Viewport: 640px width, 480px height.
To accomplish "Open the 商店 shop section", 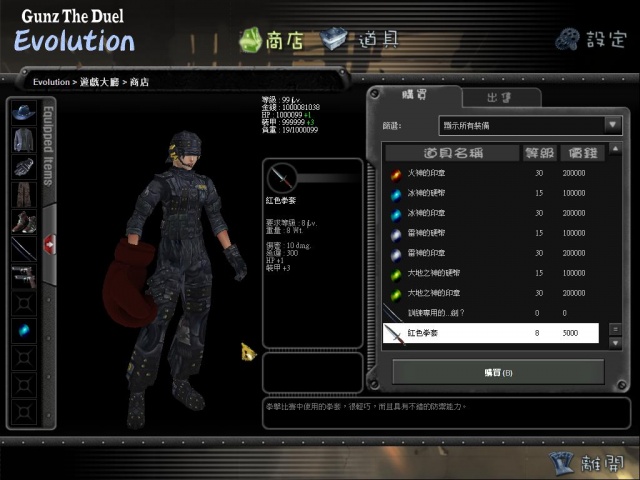I will pyautogui.click(x=271, y=40).
